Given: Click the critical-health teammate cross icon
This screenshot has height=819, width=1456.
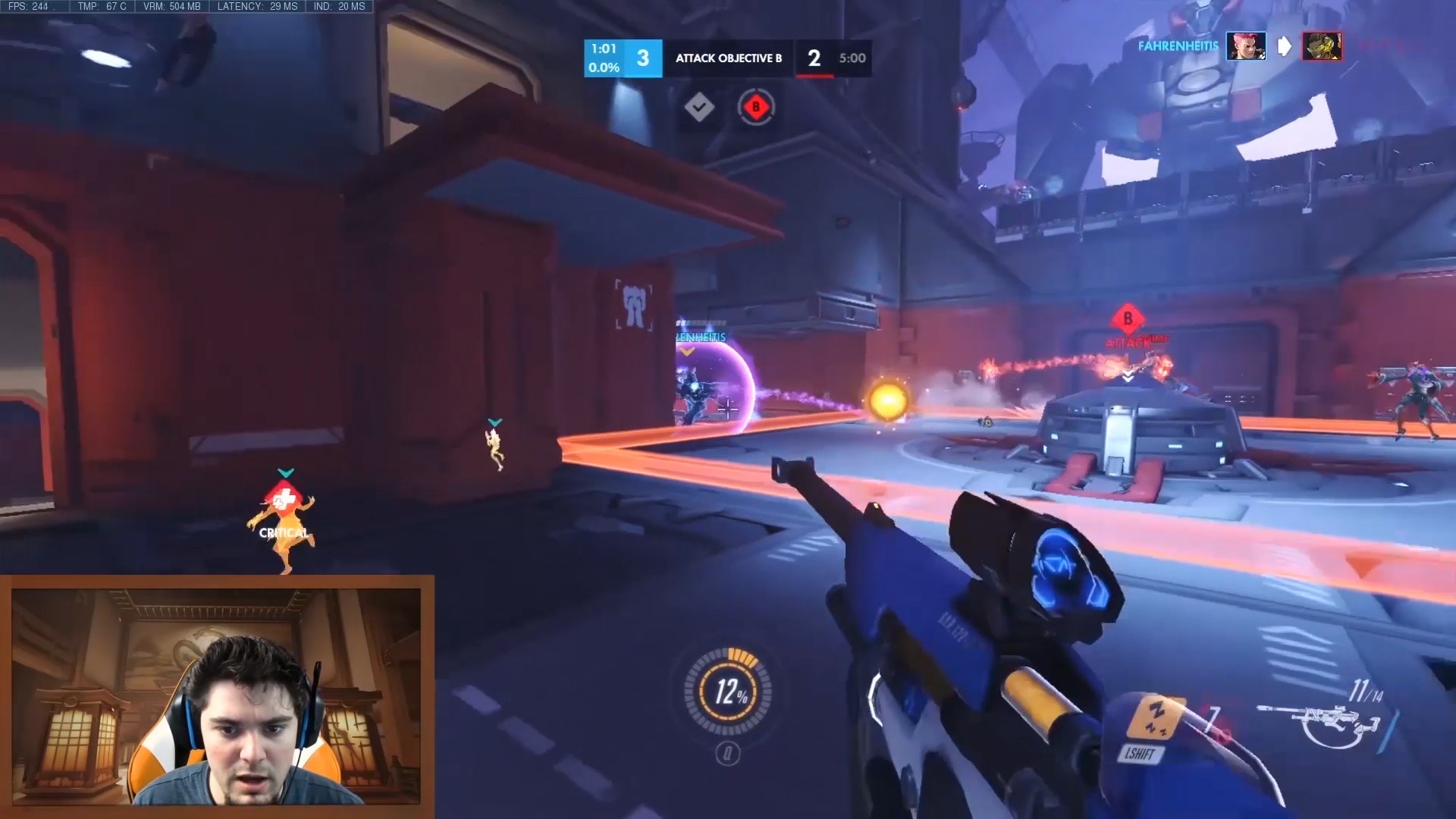Looking at the screenshot, I should click(x=284, y=500).
